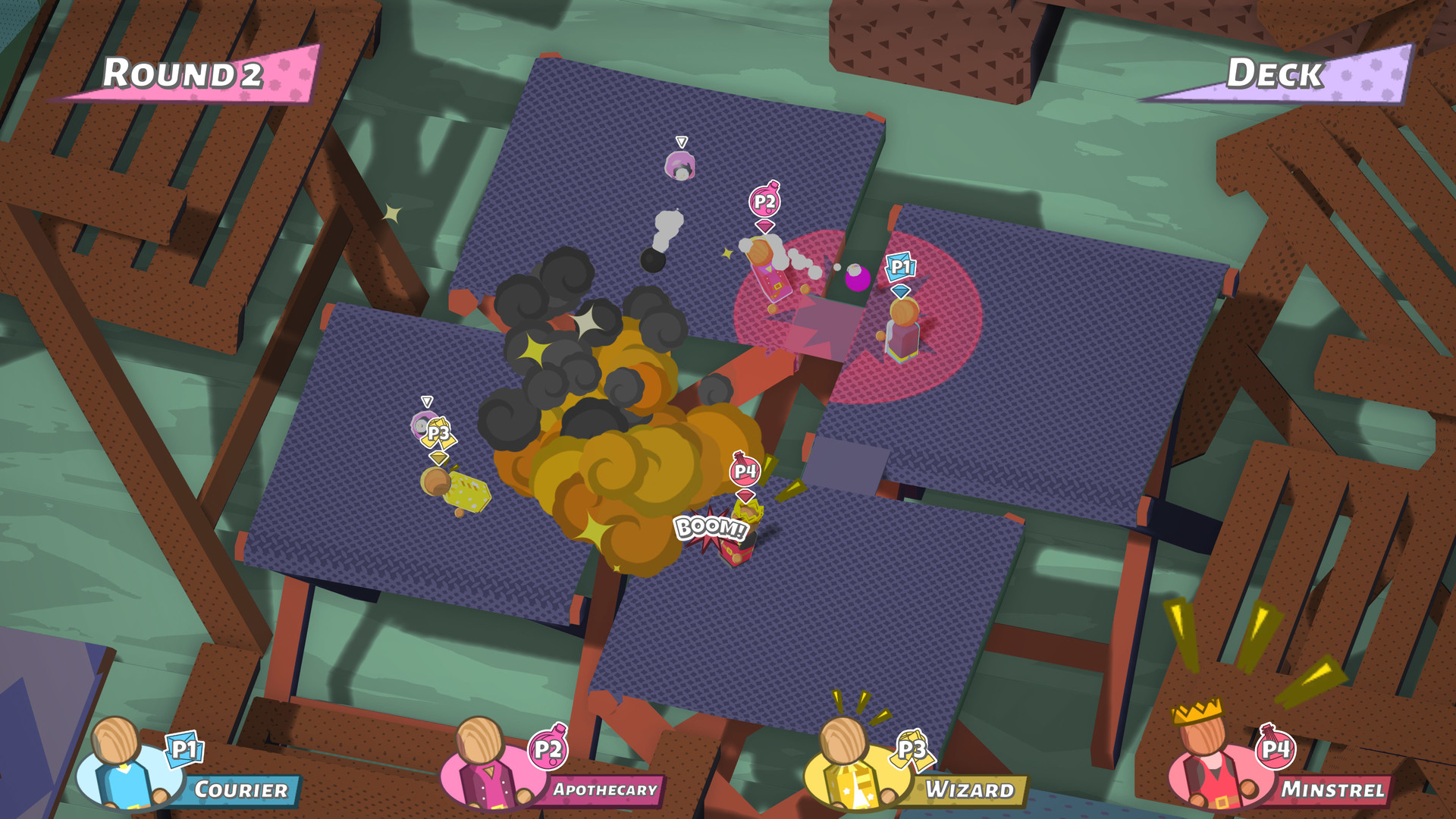This screenshot has height=819, width=1456.
Task: Select the bomb marker floating above Player 4
Action: click(x=745, y=470)
